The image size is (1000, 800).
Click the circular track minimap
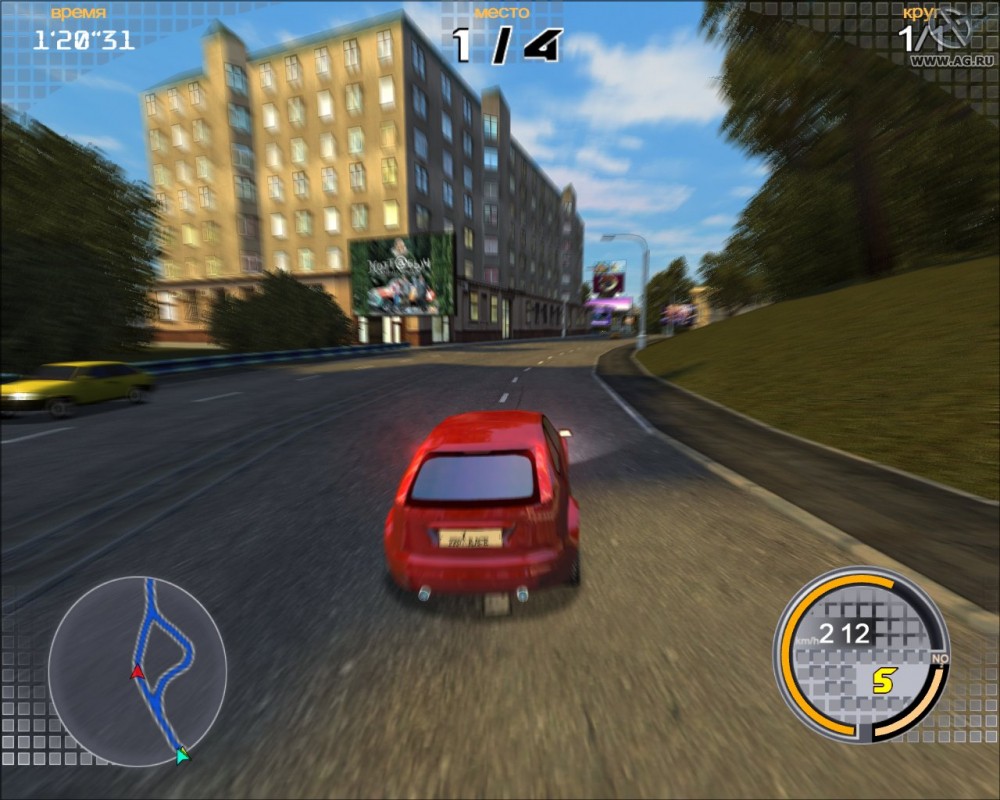click(x=137, y=666)
